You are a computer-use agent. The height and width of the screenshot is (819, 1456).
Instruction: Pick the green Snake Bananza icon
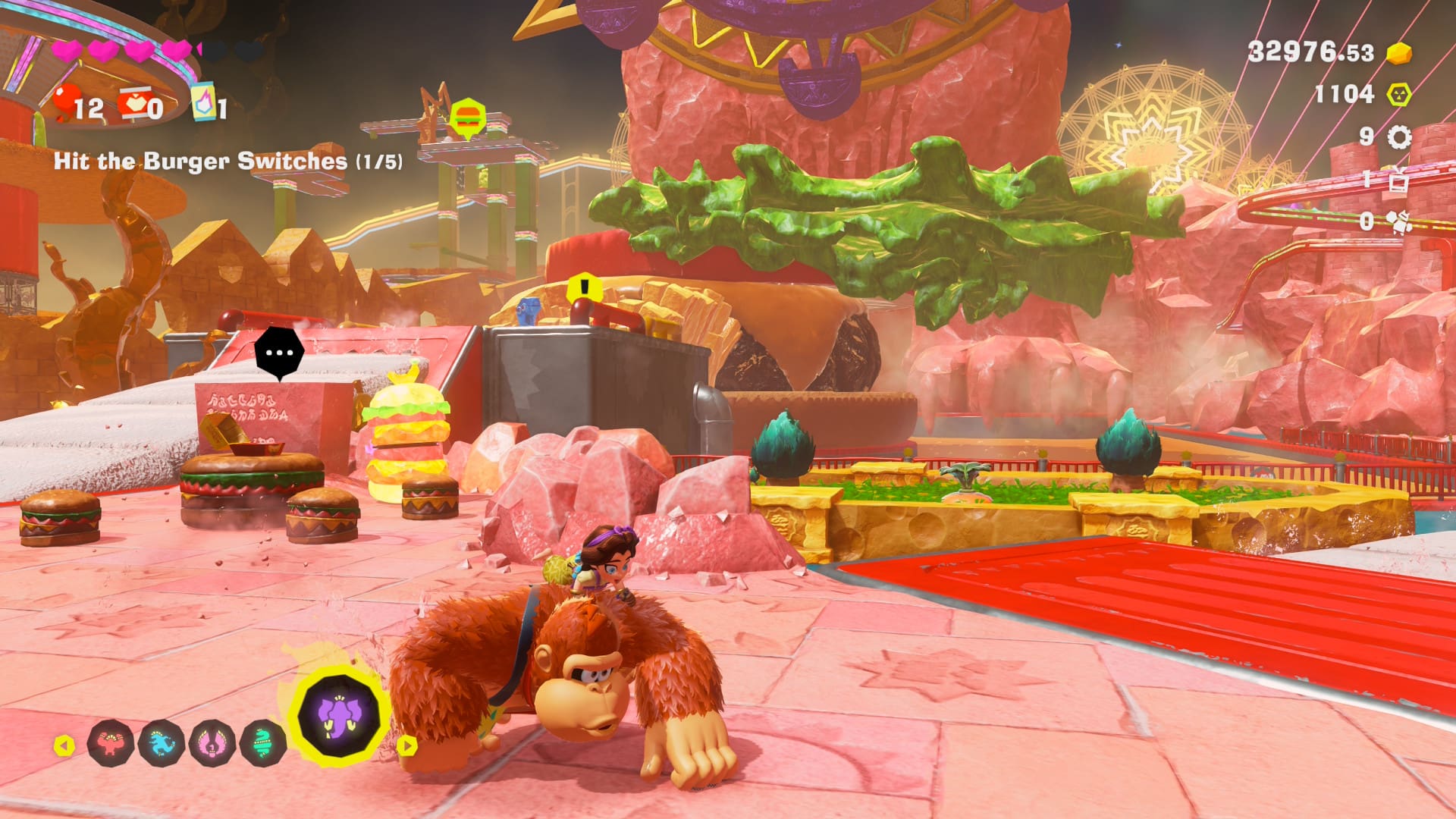coord(262,743)
